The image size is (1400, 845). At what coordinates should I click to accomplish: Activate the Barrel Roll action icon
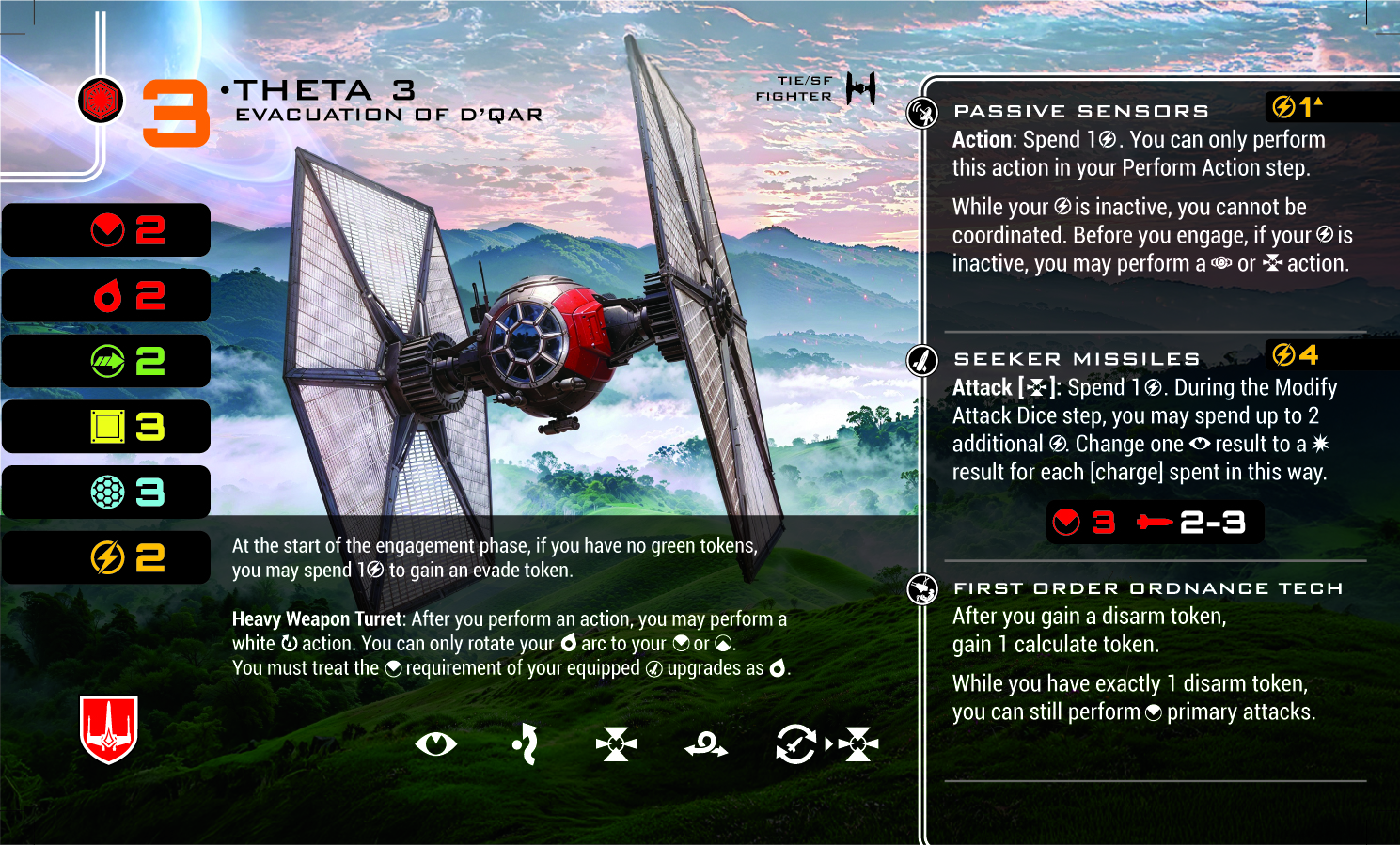706,746
